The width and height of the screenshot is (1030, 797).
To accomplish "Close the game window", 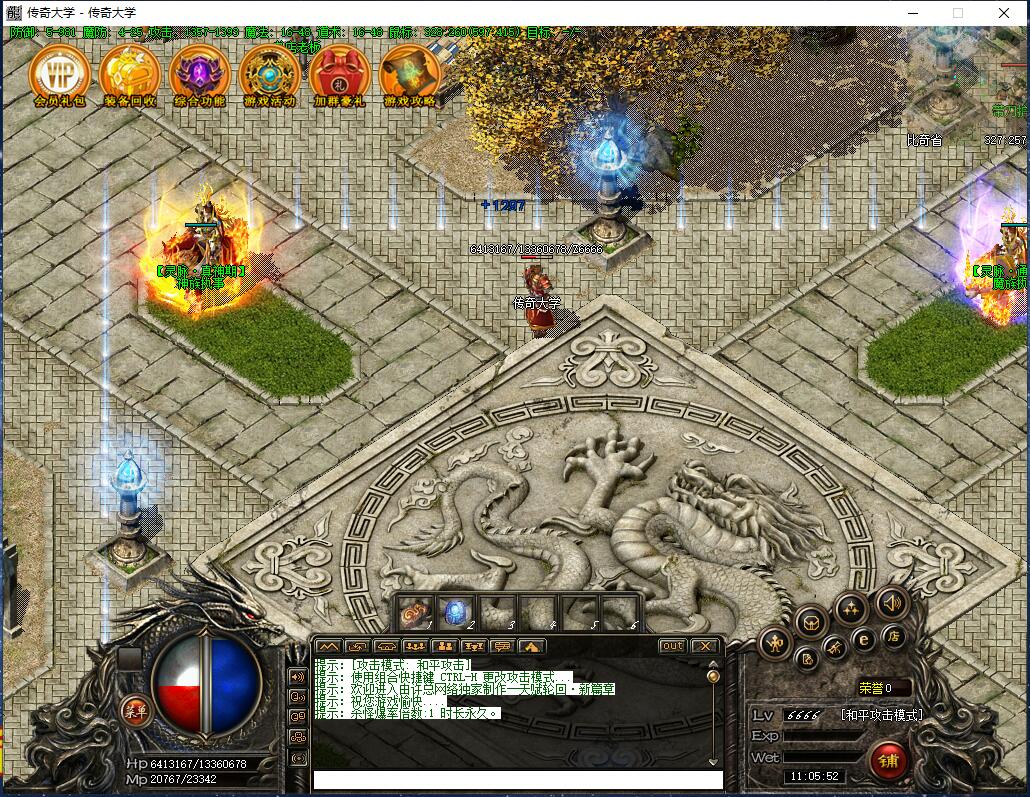I will point(1003,13).
